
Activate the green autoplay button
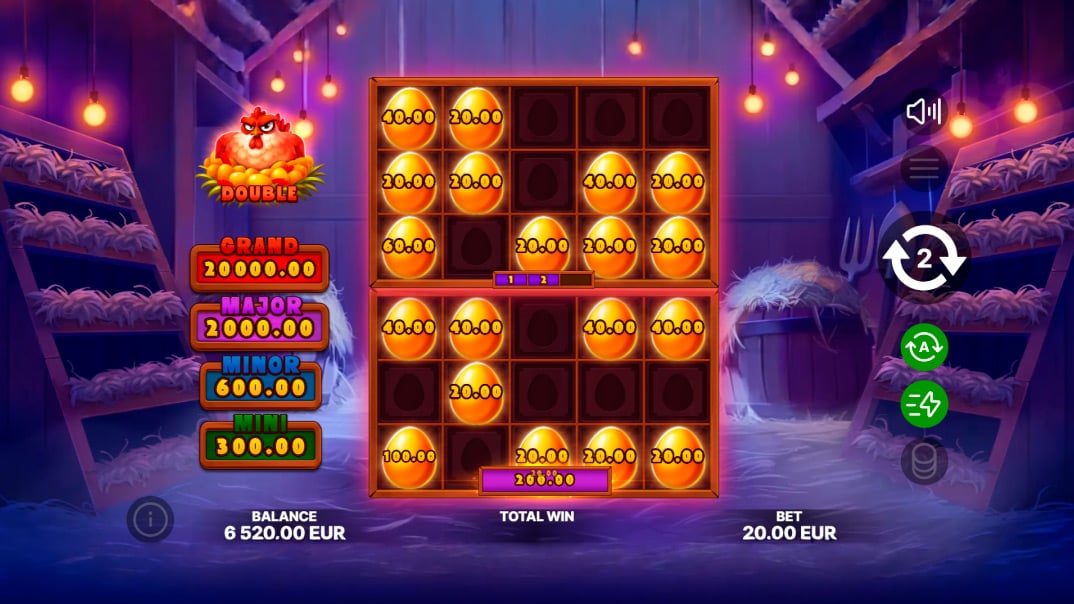point(924,347)
